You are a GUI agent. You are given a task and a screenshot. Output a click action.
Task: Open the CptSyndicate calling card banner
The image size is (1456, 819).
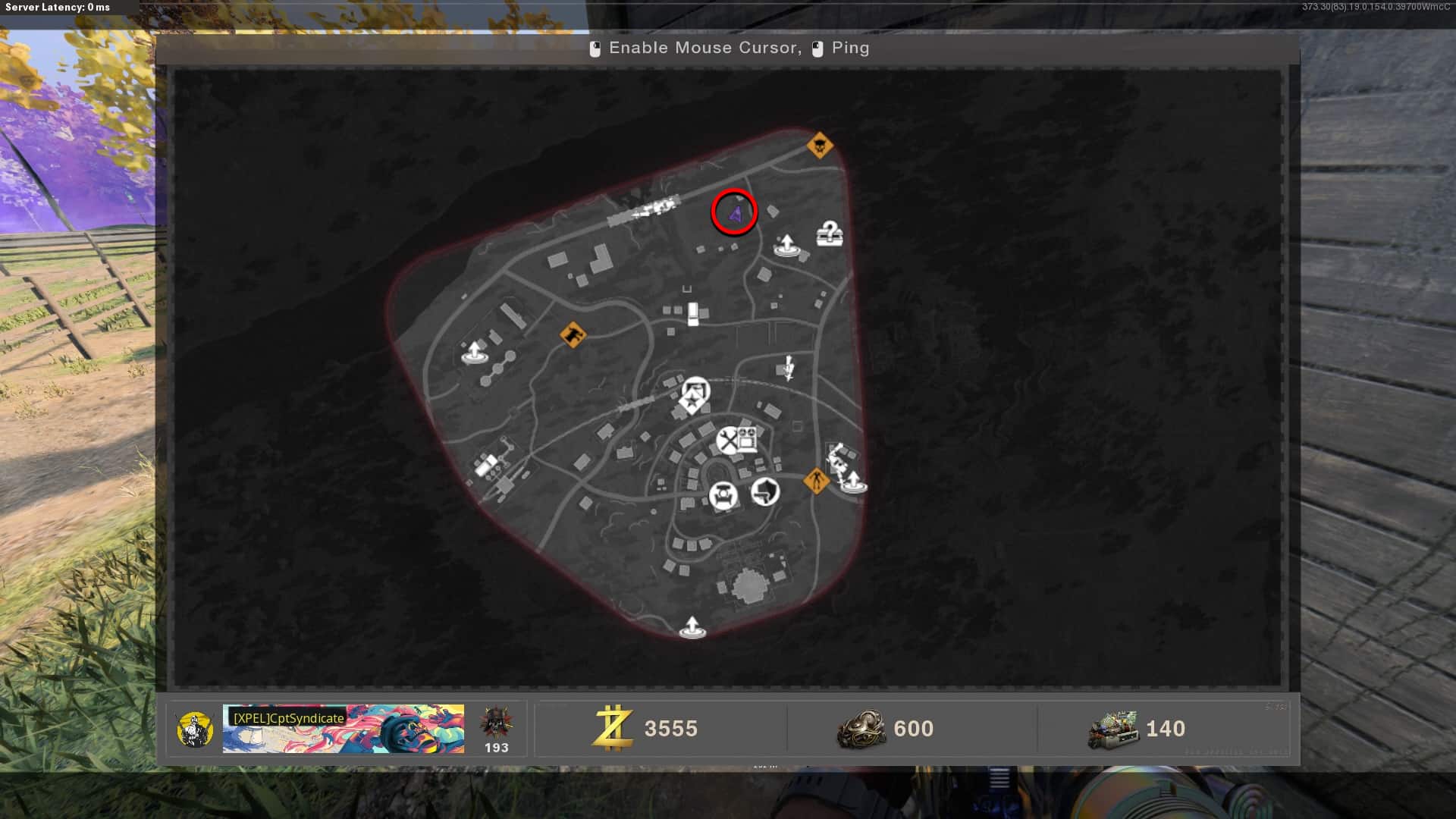point(344,729)
